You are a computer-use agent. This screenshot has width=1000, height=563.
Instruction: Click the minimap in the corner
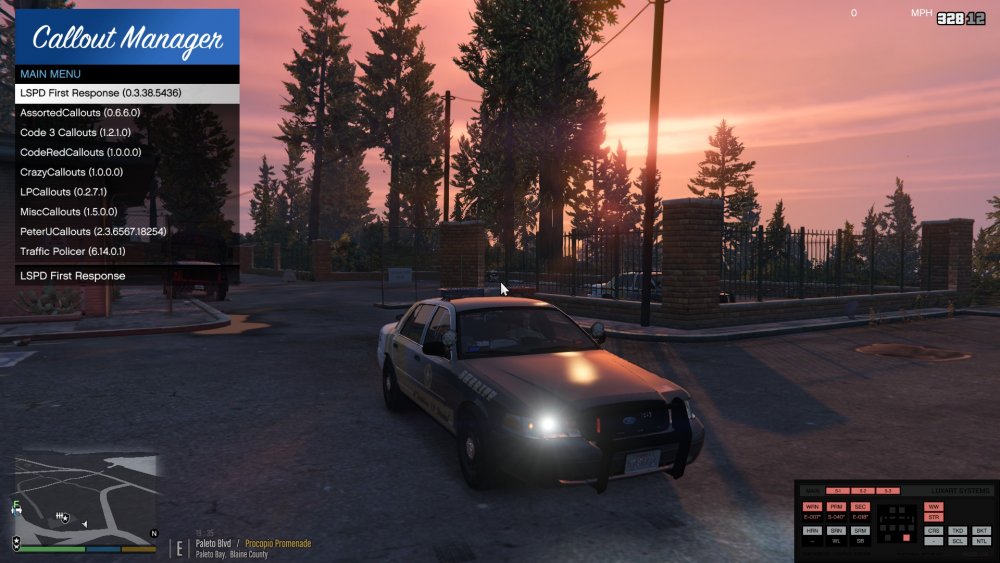pyautogui.click(x=85, y=497)
